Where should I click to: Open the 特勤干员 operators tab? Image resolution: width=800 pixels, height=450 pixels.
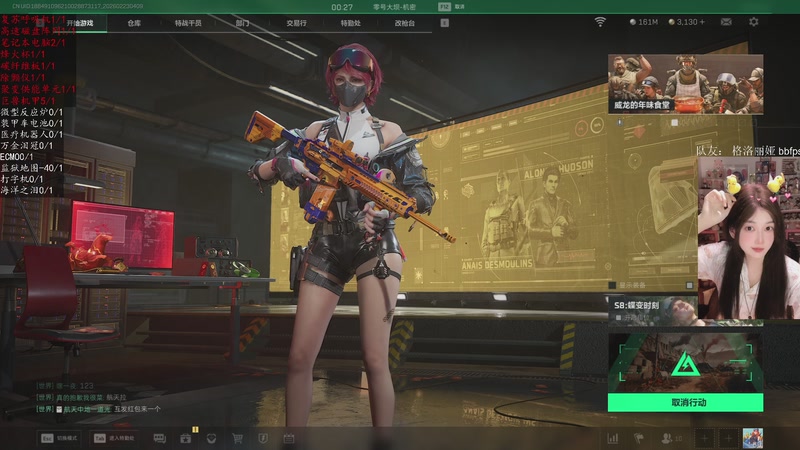[187, 22]
